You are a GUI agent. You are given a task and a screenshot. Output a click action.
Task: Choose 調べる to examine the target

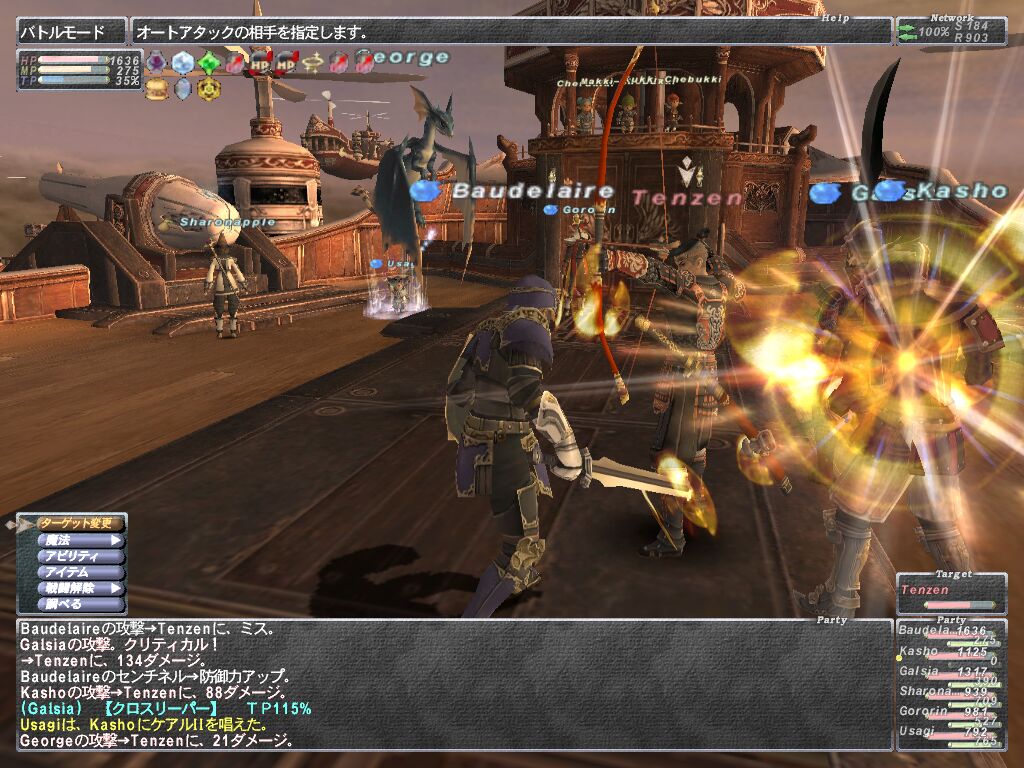click(x=78, y=604)
